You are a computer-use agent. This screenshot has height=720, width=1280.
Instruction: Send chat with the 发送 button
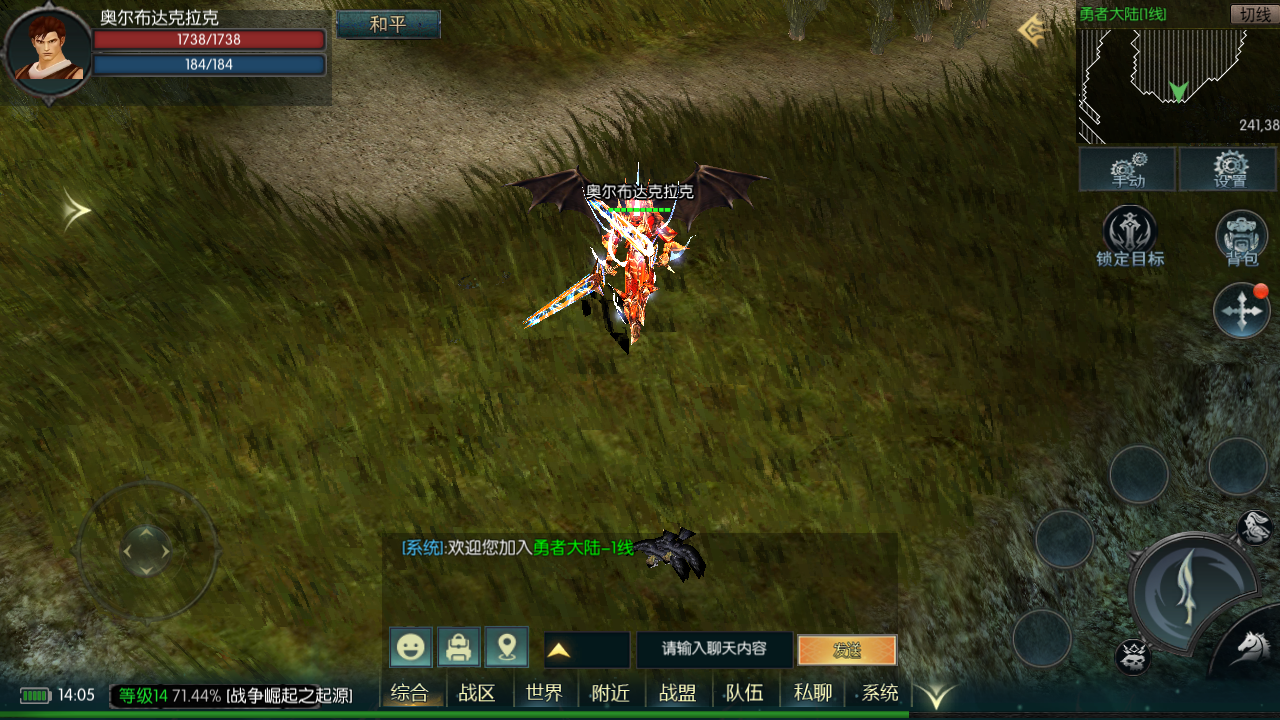(847, 650)
